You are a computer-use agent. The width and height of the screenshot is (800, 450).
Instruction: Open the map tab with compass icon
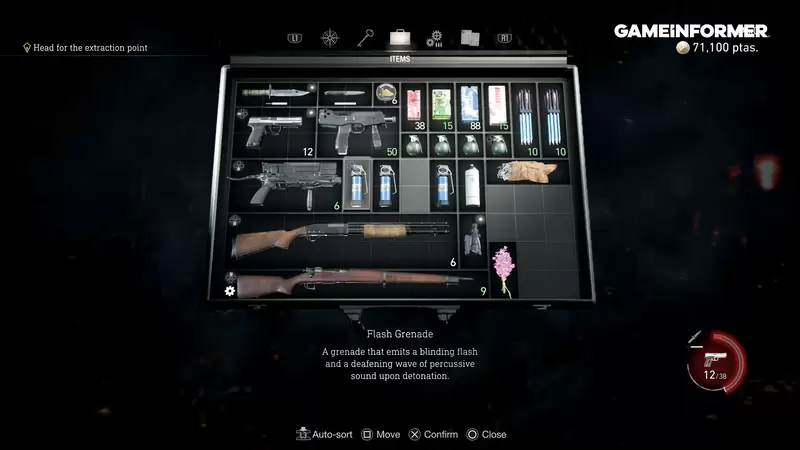(x=329, y=38)
